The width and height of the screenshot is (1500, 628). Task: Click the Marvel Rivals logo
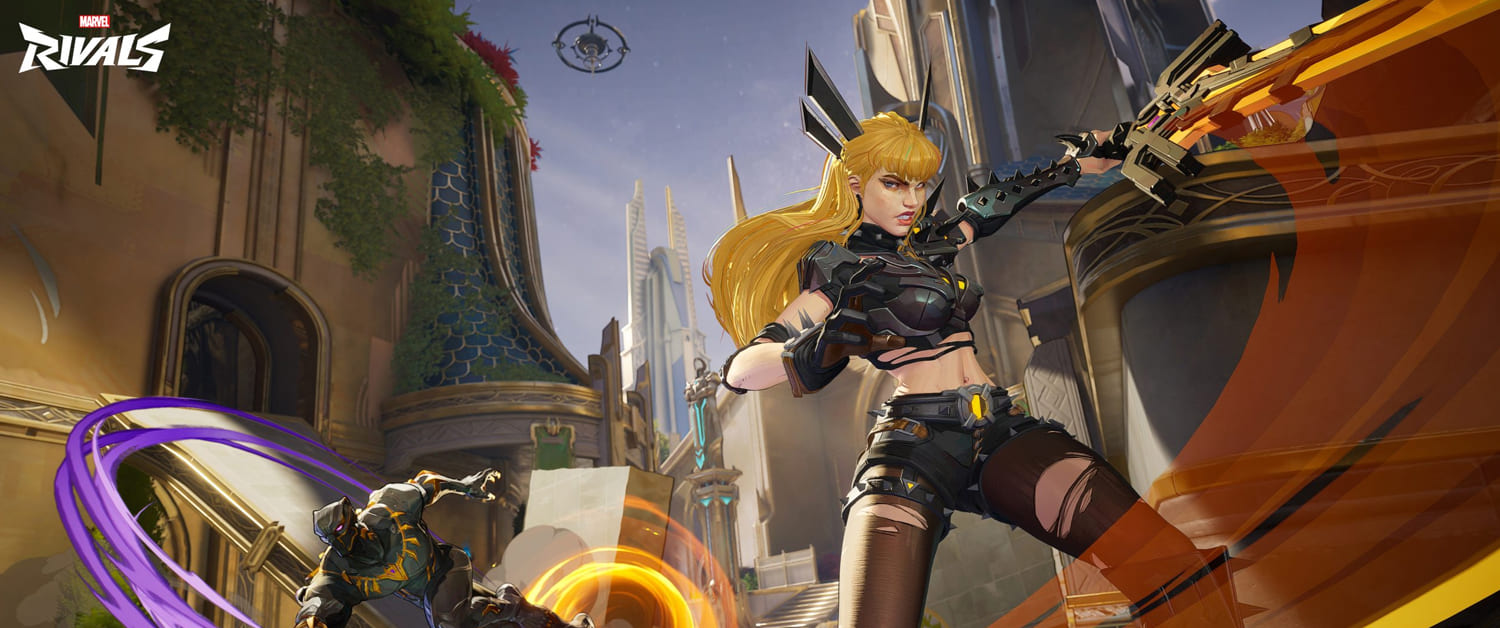tap(94, 44)
